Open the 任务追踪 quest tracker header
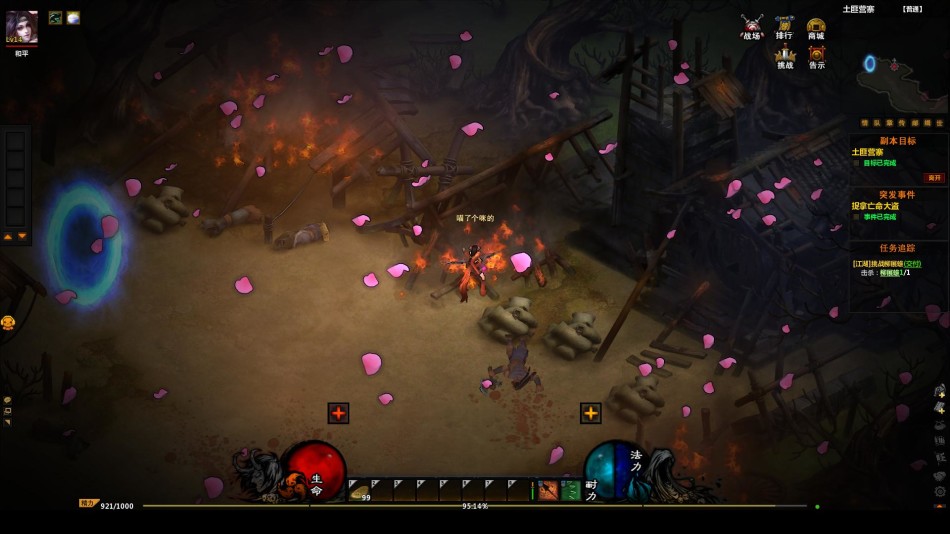Screen dimensions: 950x534 point(897,251)
